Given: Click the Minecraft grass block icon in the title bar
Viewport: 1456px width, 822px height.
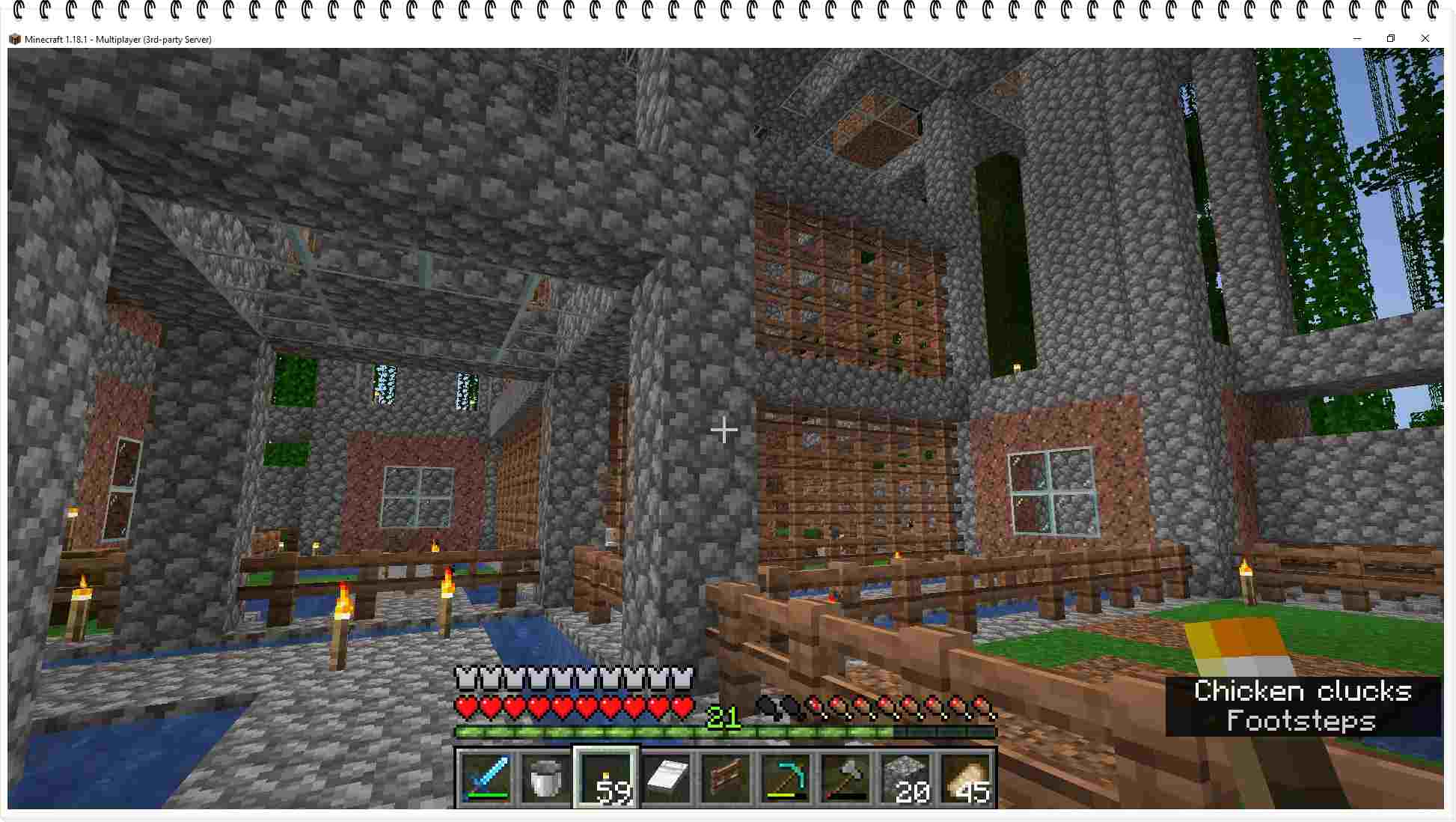Looking at the screenshot, I should pyautogui.click(x=15, y=38).
